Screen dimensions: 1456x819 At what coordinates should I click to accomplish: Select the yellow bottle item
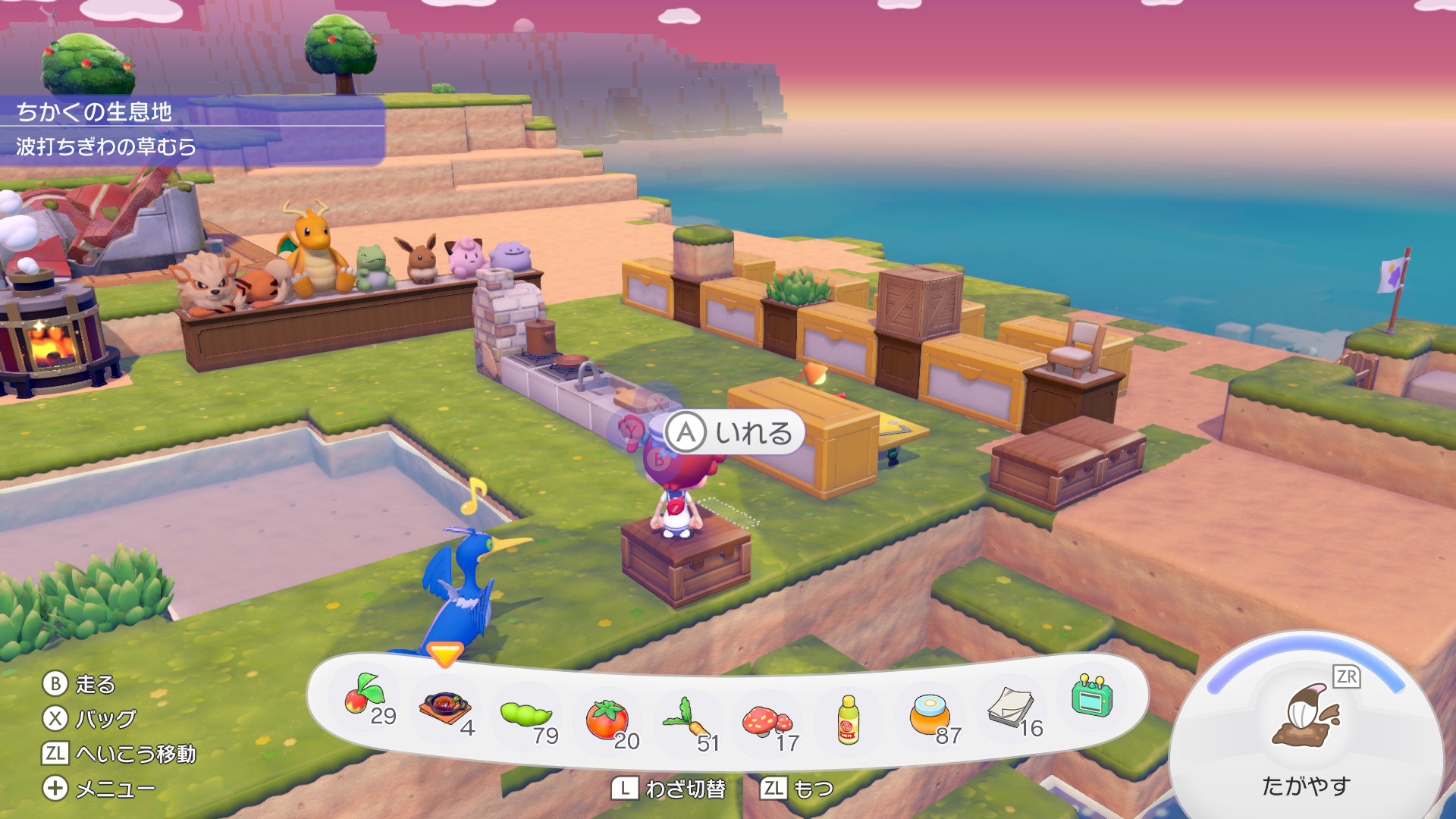(849, 720)
